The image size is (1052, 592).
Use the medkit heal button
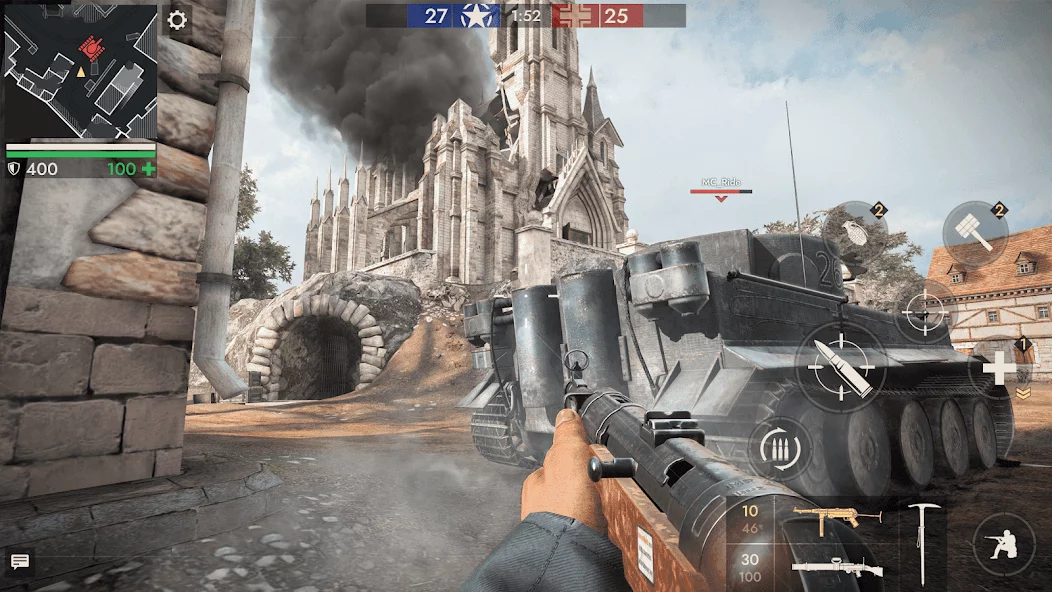[999, 370]
